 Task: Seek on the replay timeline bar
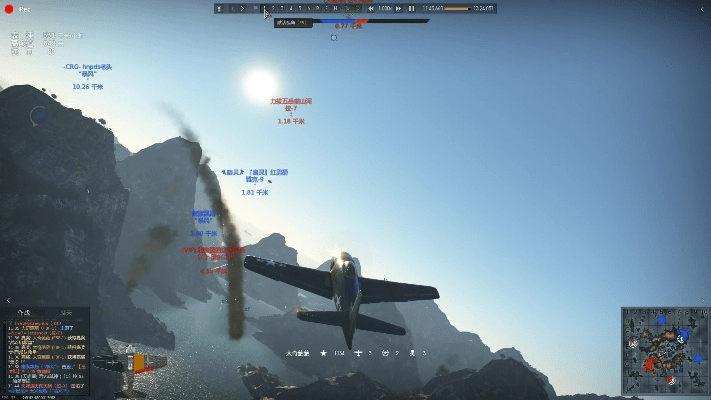tap(456, 8)
